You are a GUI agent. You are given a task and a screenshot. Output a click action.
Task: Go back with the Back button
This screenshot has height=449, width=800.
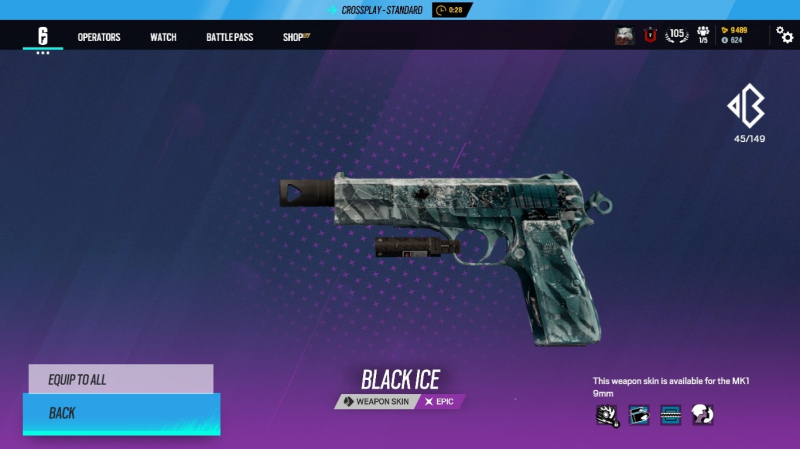click(120, 412)
